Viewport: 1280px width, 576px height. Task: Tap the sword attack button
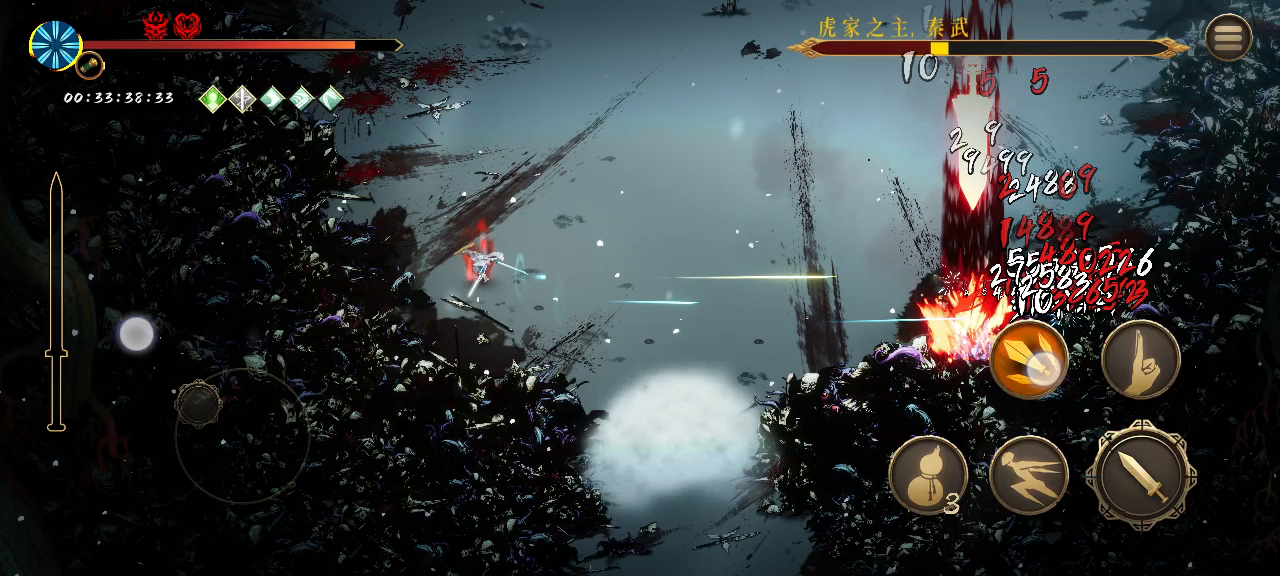click(x=1141, y=475)
